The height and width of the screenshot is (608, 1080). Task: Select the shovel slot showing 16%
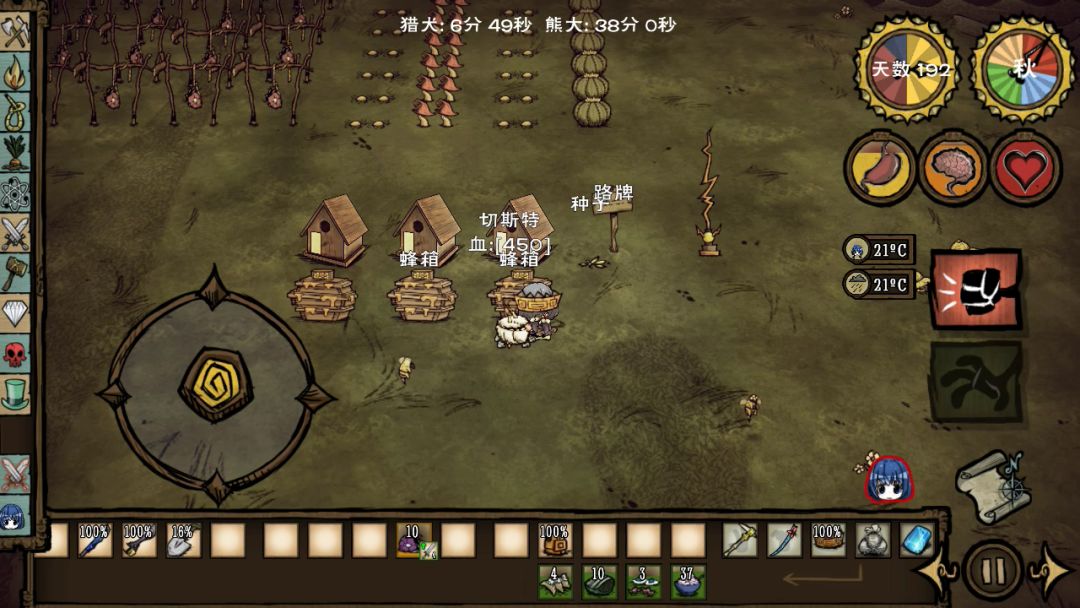183,540
